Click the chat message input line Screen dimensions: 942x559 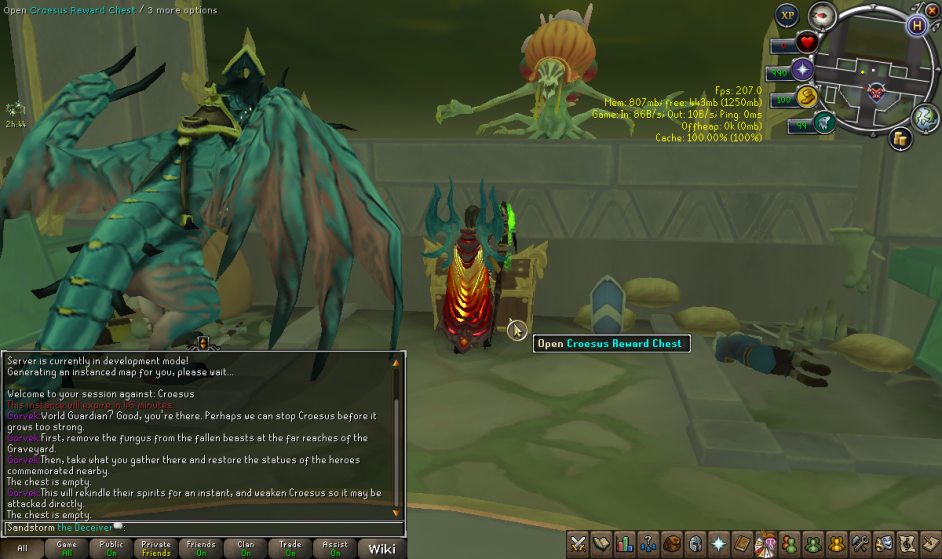click(200, 527)
